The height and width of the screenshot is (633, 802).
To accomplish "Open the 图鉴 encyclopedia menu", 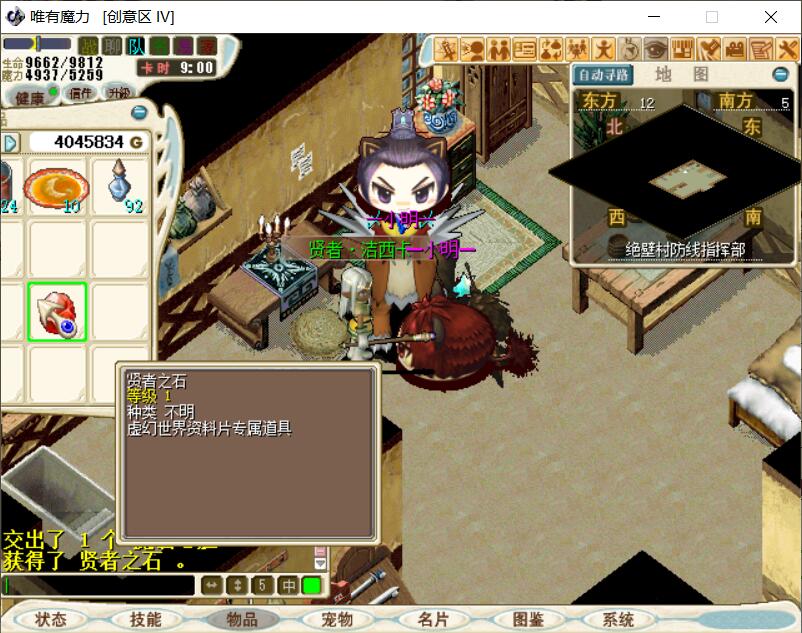I will (527, 619).
